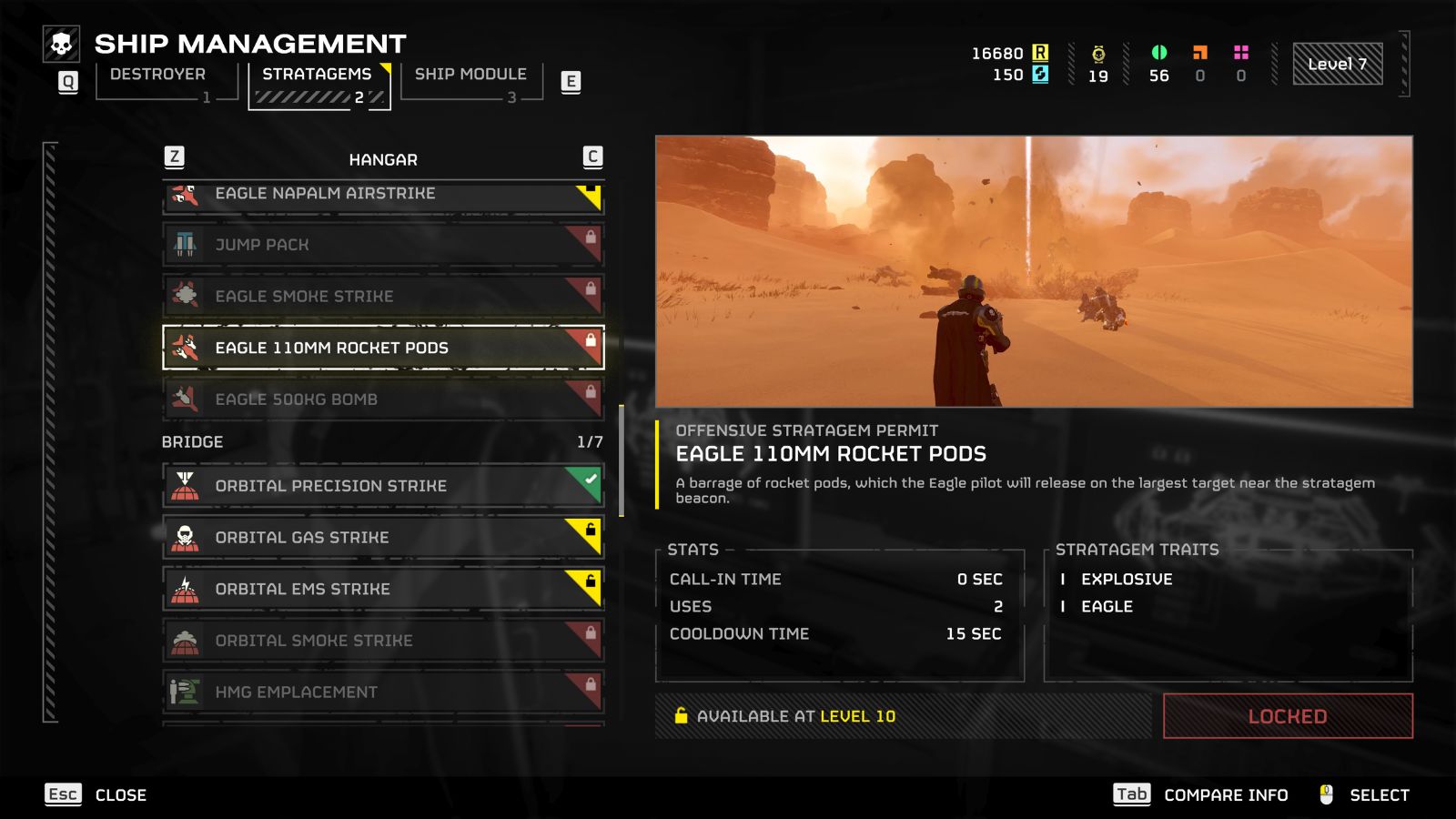Pick Eagle Smoke Strike in the Hangar list
The height and width of the screenshot is (819, 1456).
tap(382, 296)
